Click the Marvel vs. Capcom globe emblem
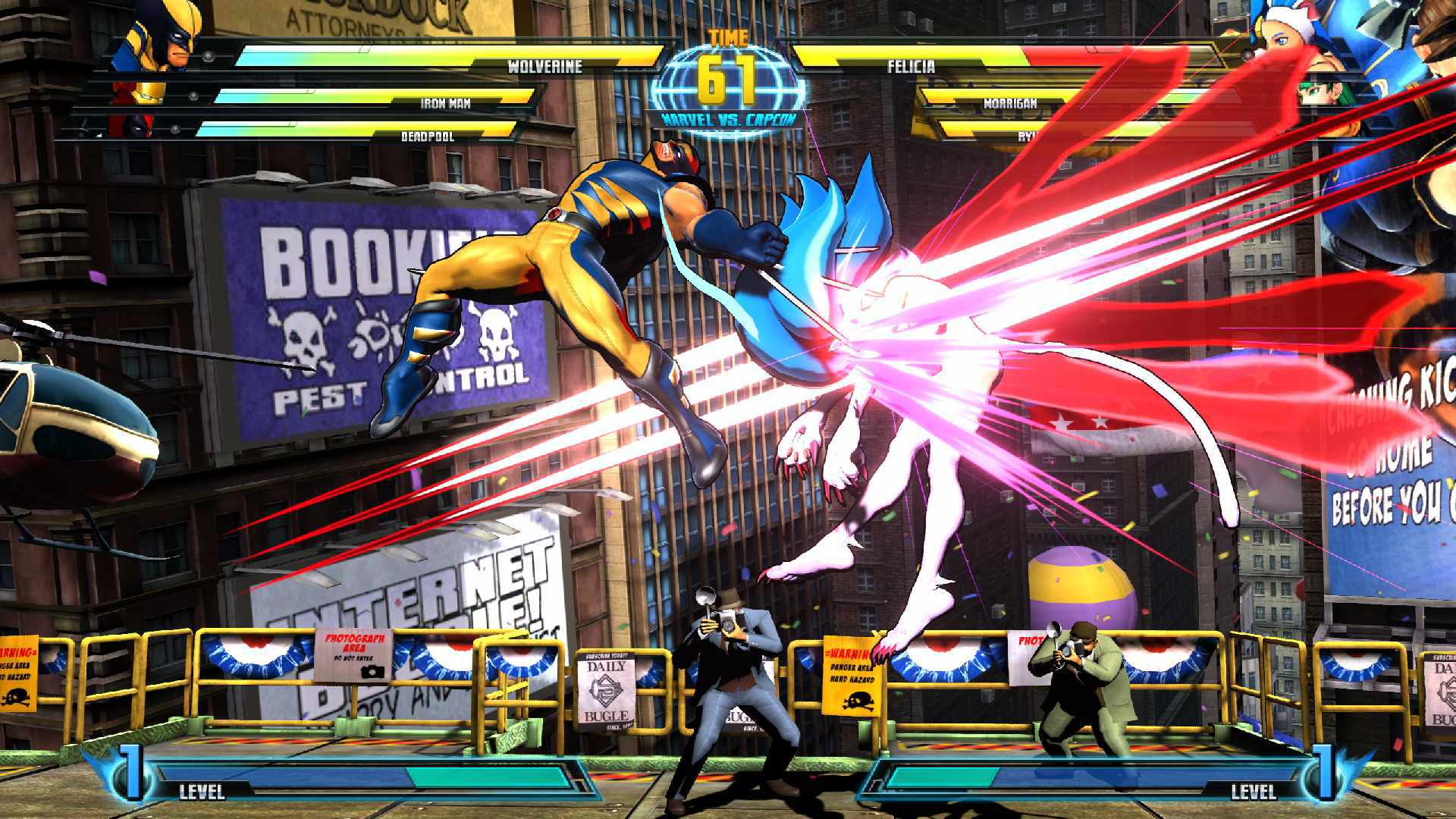 pyautogui.click(x=728, y=83)
